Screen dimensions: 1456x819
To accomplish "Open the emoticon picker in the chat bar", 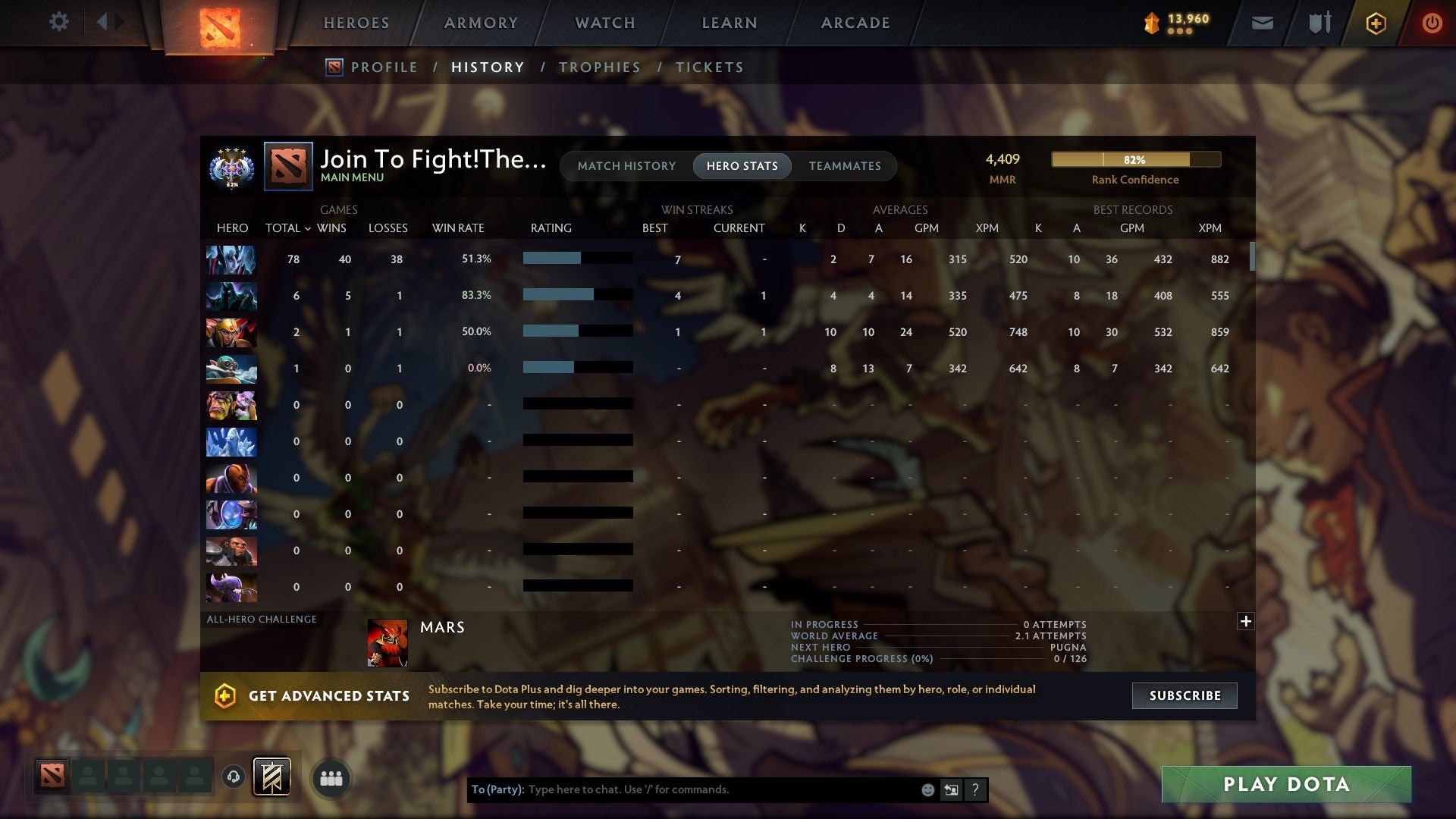I will point(928,789).
